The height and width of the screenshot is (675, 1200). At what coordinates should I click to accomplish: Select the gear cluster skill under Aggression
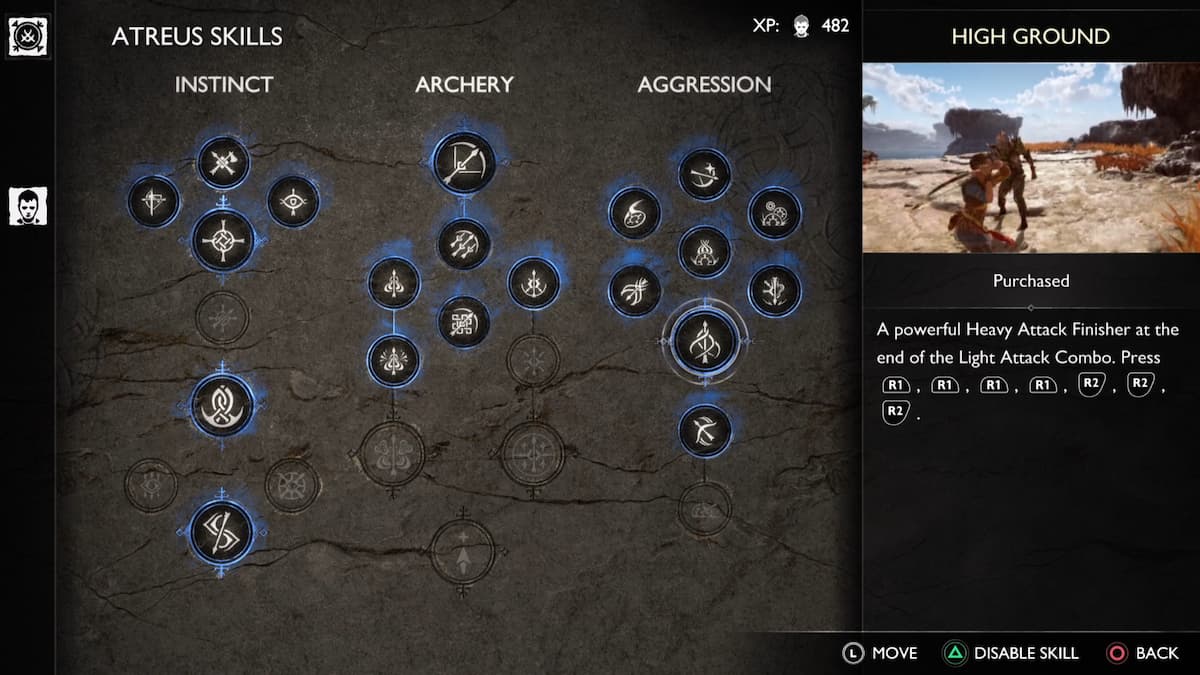point(774,213)
